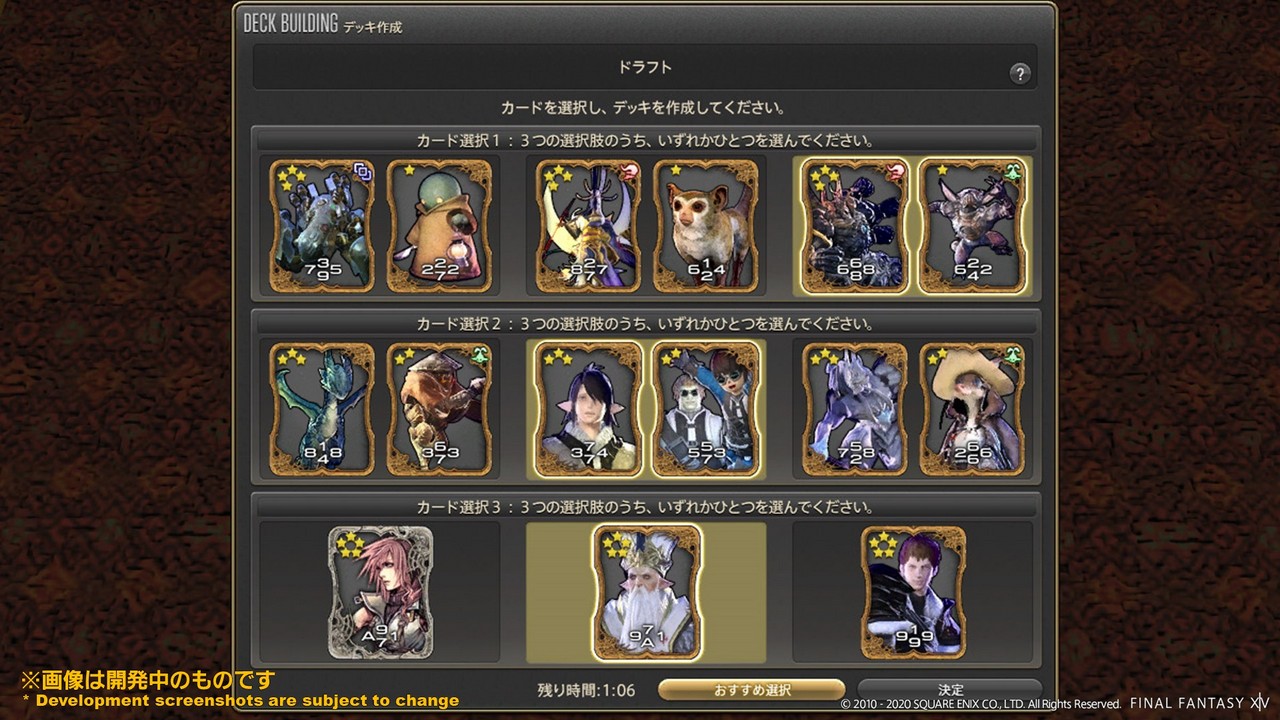The image size is (1280, 720).
Task: Select the two men with sunglasses card
Action: (x=705, y=409)
